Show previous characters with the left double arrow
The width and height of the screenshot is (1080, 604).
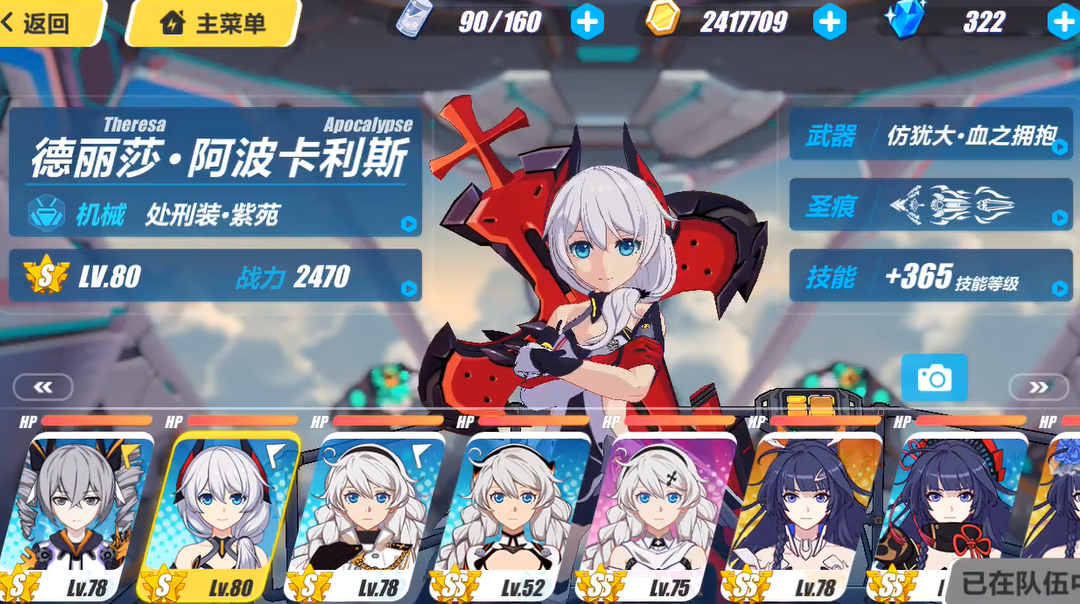click(x=43, y=387)
